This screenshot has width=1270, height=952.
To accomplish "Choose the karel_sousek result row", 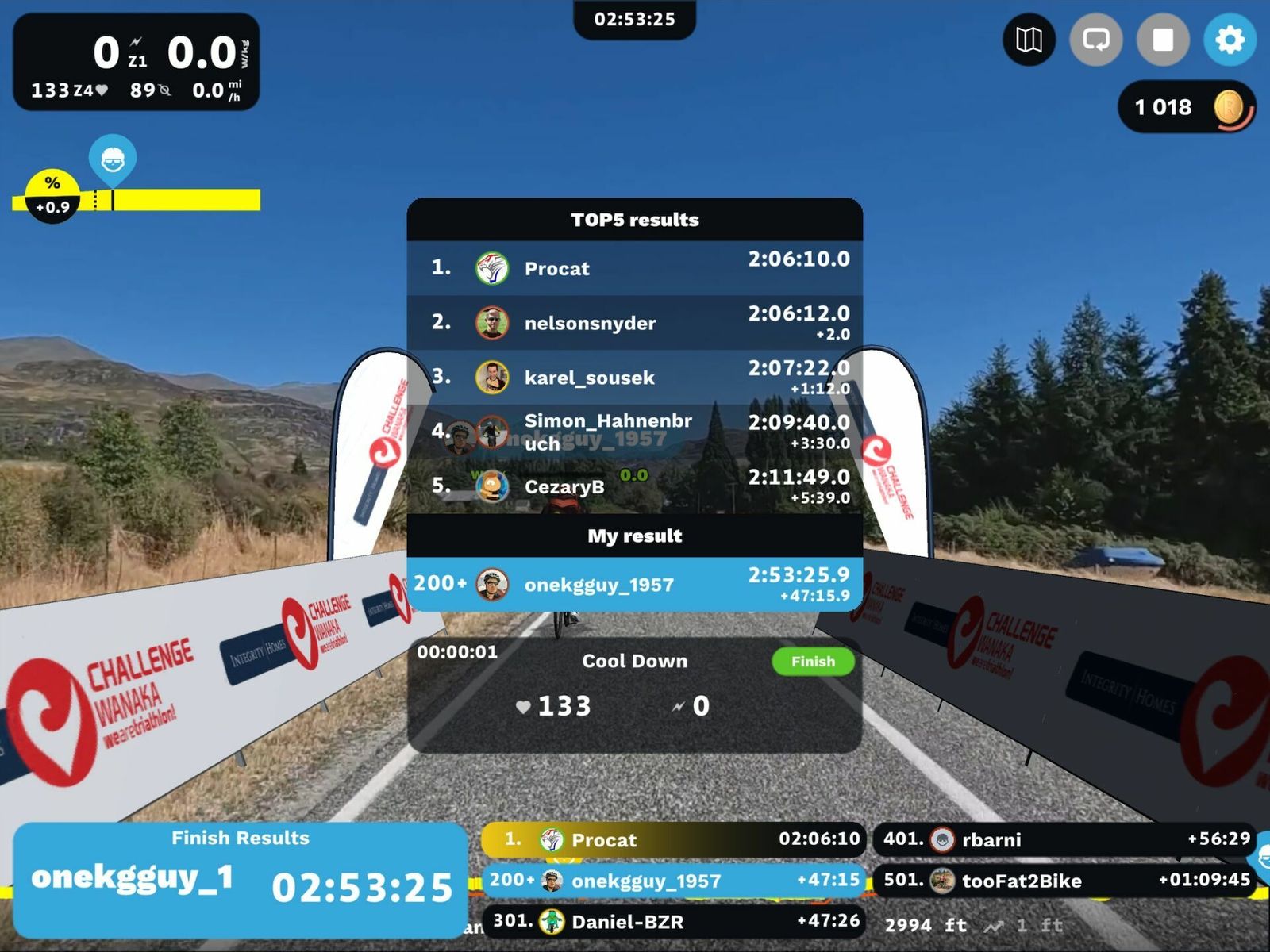I will (x=634, y=378).
